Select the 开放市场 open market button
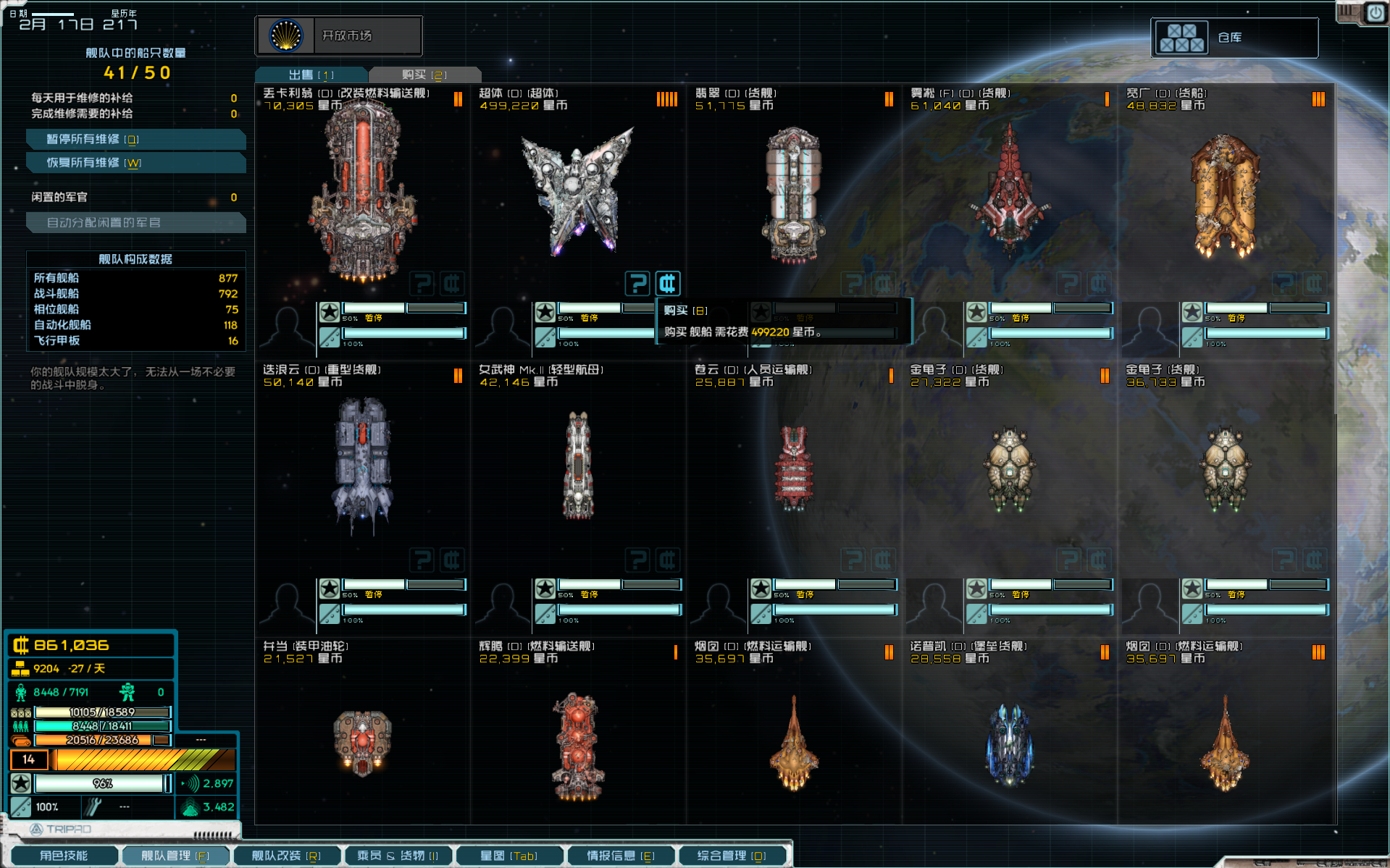1390x868 pixels. click(338, 35)
